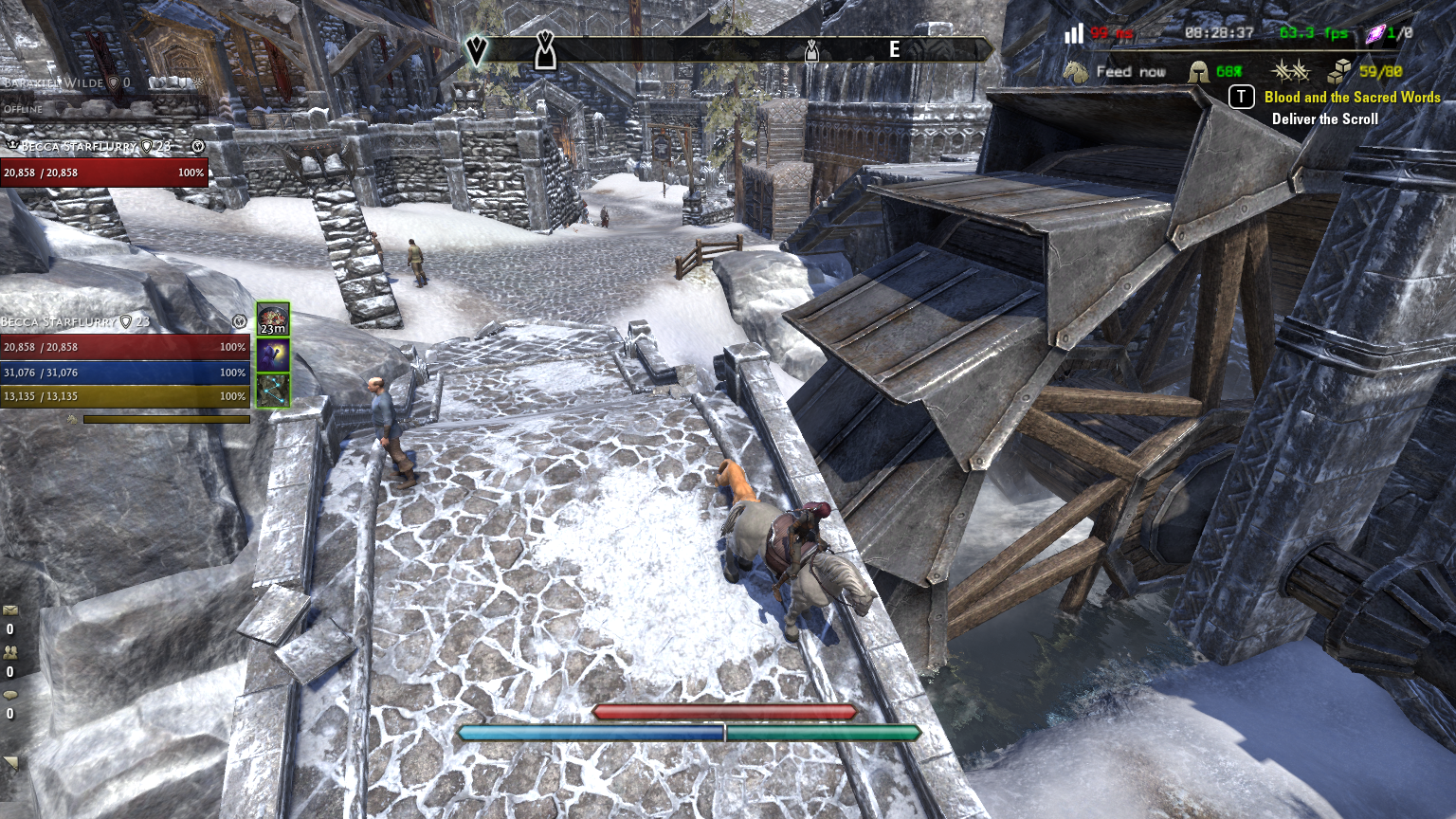Open the friends icon with two figures
Viewport: 1456px width, 819px height.
point(10,652)
